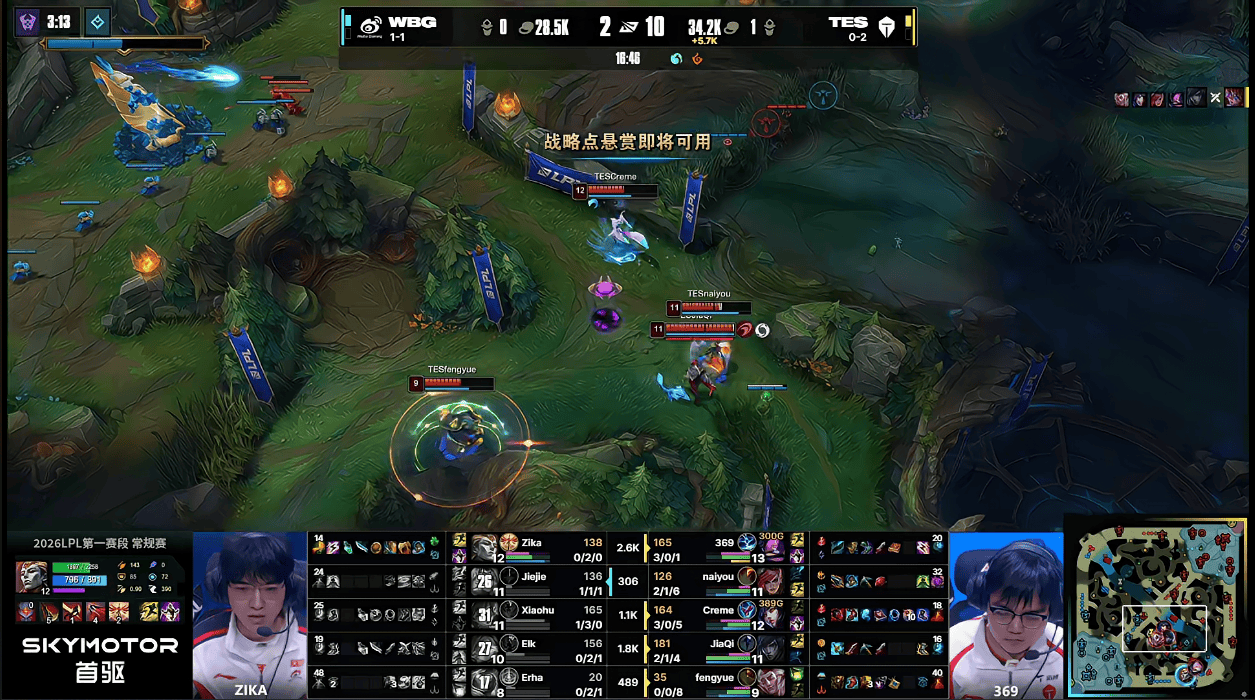Pick Erha's row on the scoreboard
This screenshot has width=1255, height=700.
point(540,682)
